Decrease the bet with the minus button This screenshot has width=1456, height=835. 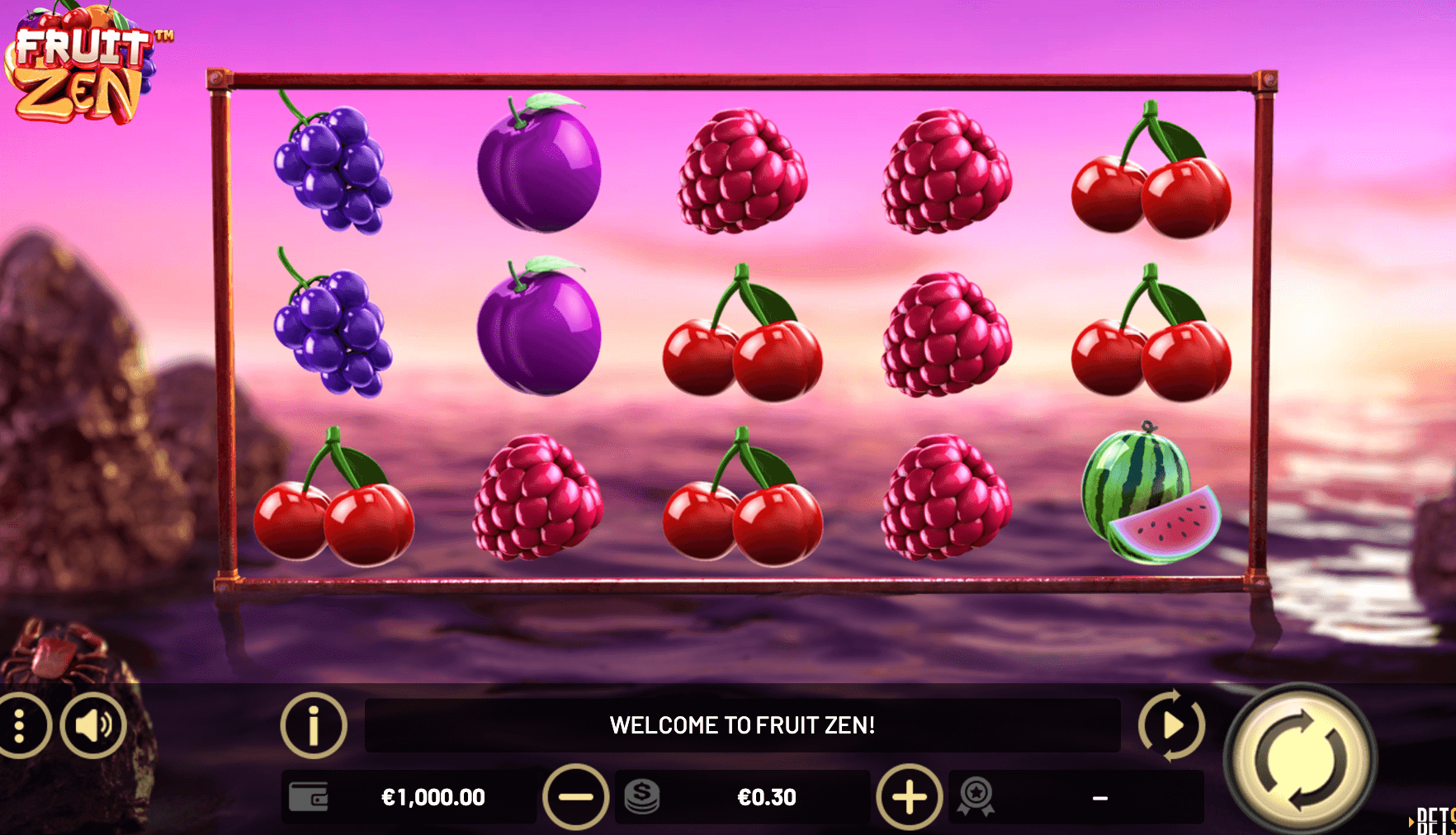click(575, 797)
